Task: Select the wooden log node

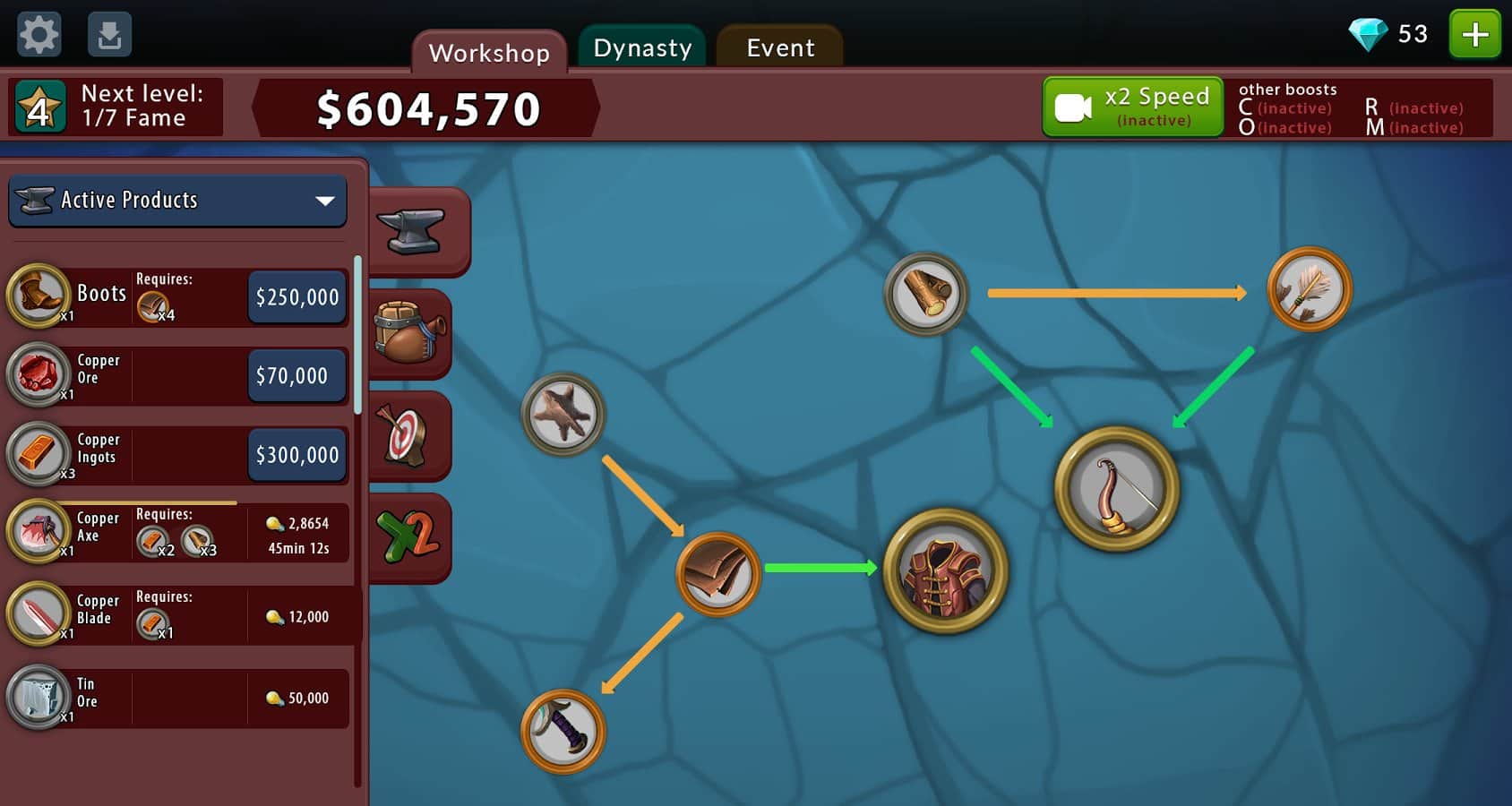Action: click(927, 295)
